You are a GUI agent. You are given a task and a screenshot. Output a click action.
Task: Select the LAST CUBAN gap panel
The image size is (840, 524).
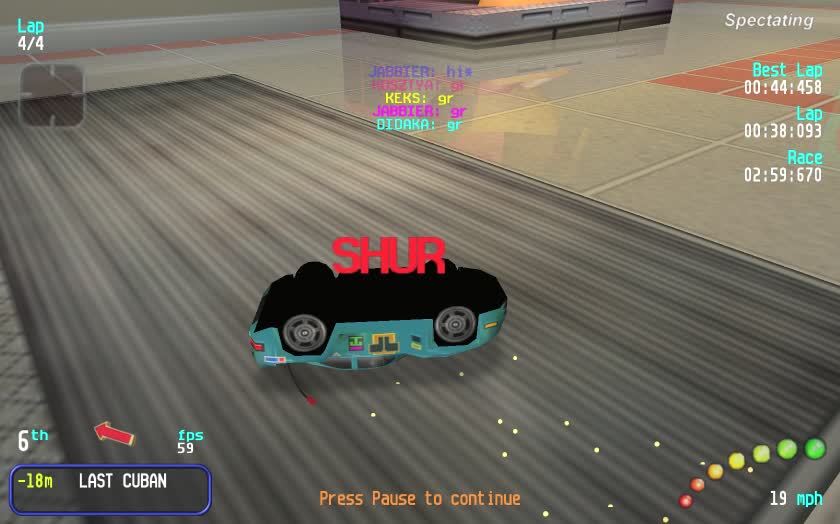pyautogui.click(x=111, y=489)
